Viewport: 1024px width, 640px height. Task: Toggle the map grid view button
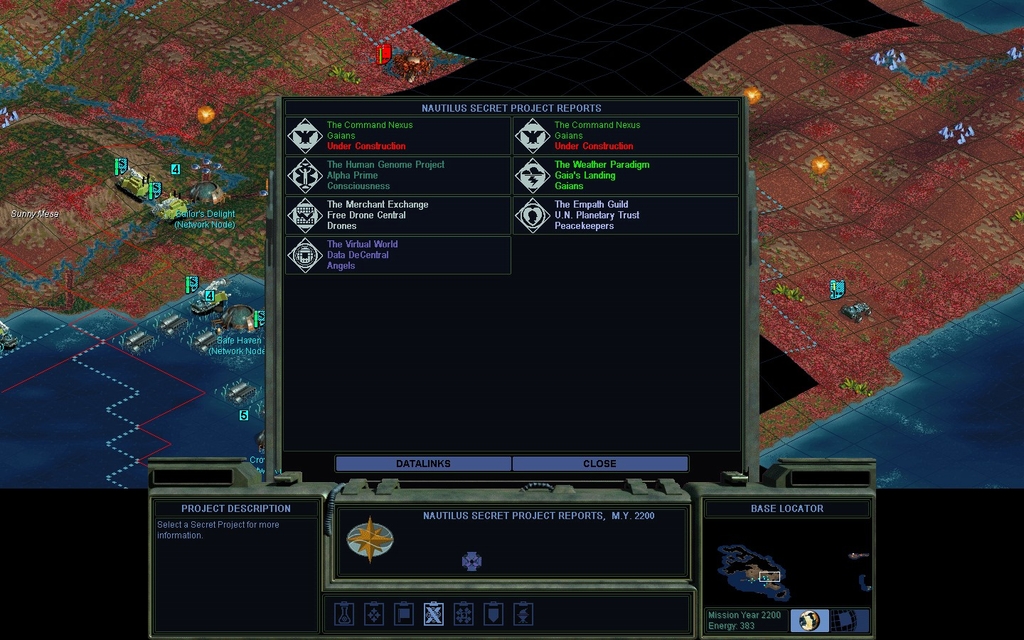pos(849,620)
